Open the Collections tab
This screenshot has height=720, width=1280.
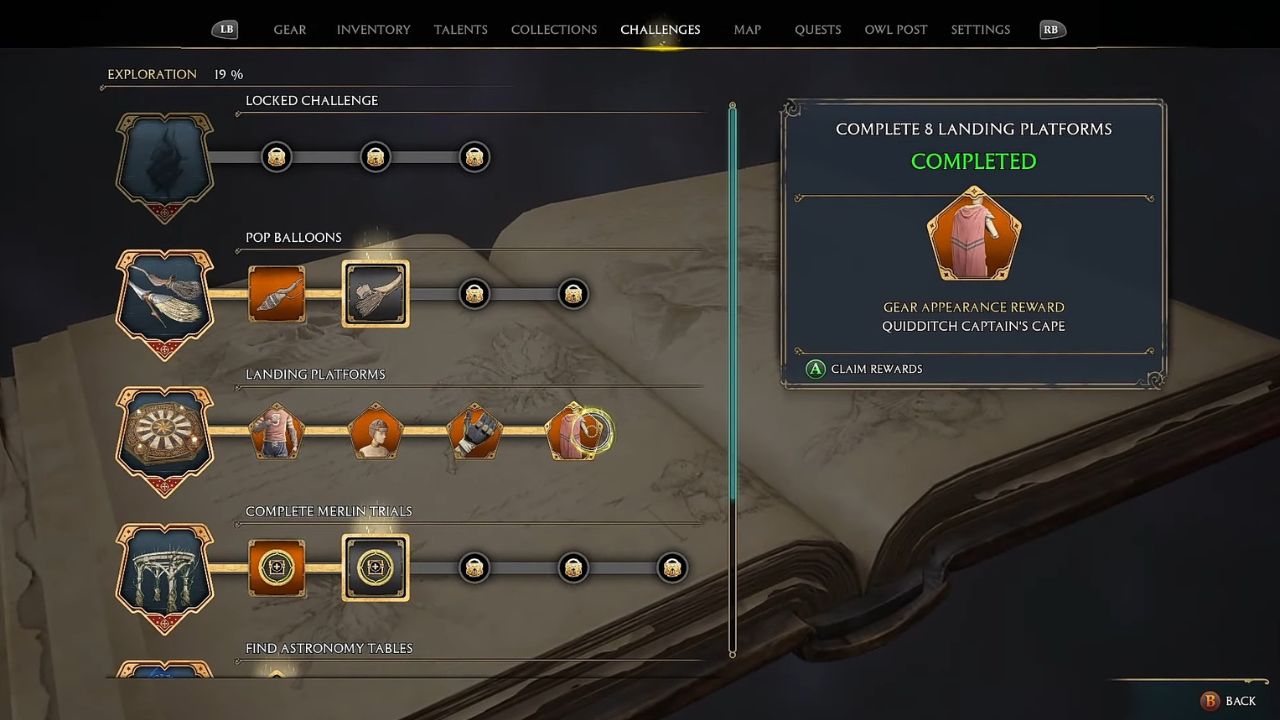554,30
